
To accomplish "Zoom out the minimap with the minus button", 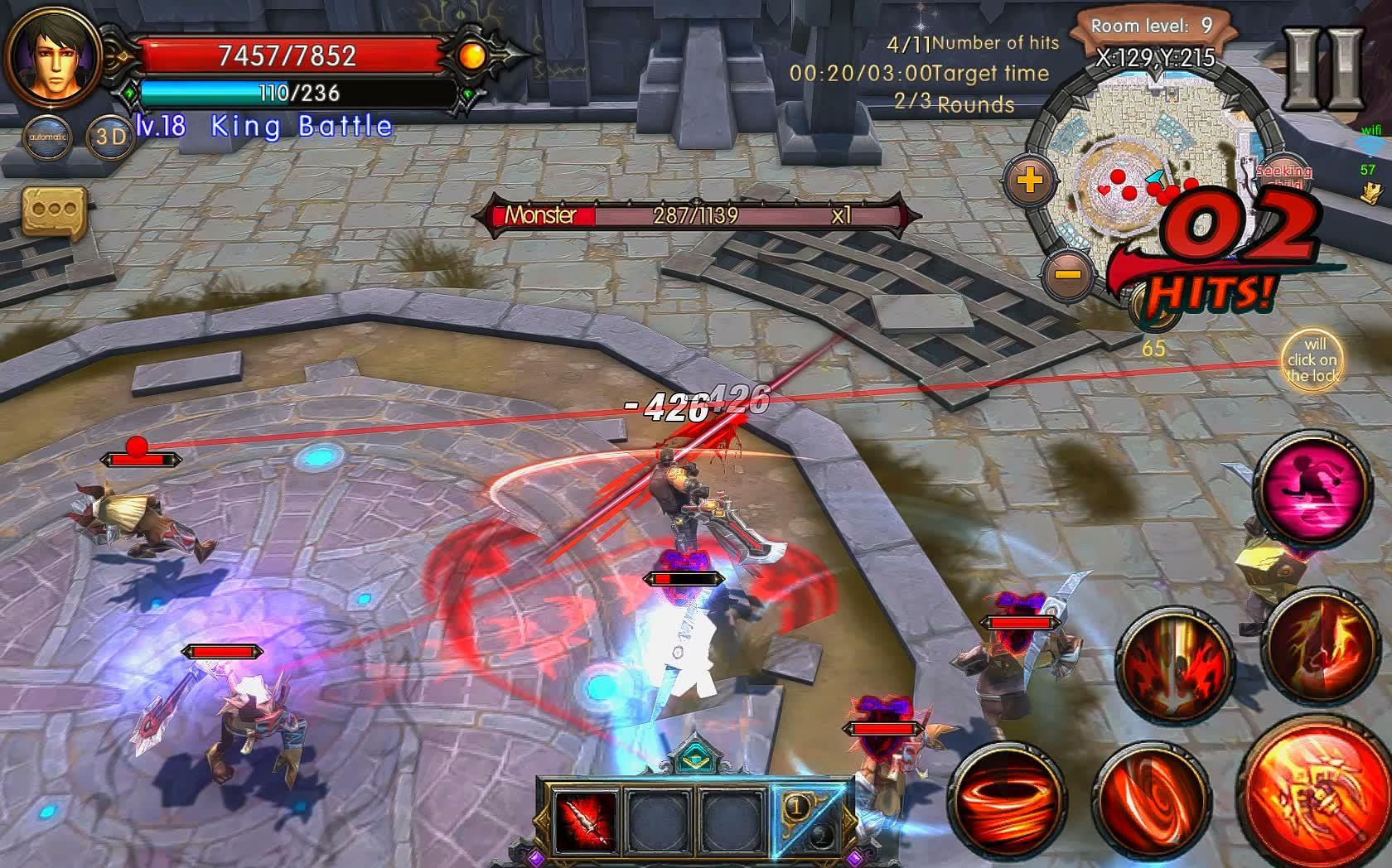I will 1067,273.
